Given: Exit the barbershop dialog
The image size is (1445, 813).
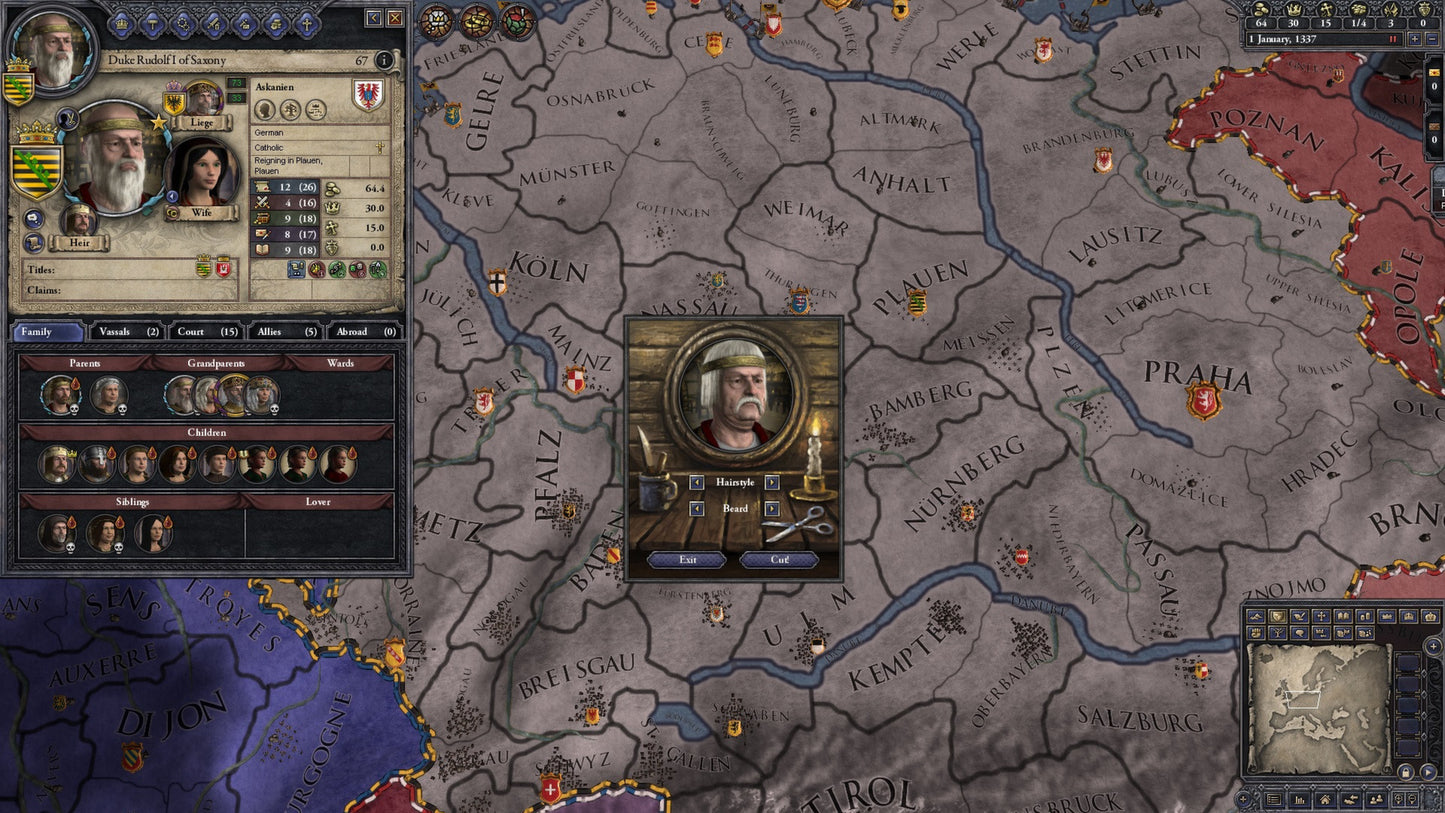Looking at the screenshot, I should point(687,560).
